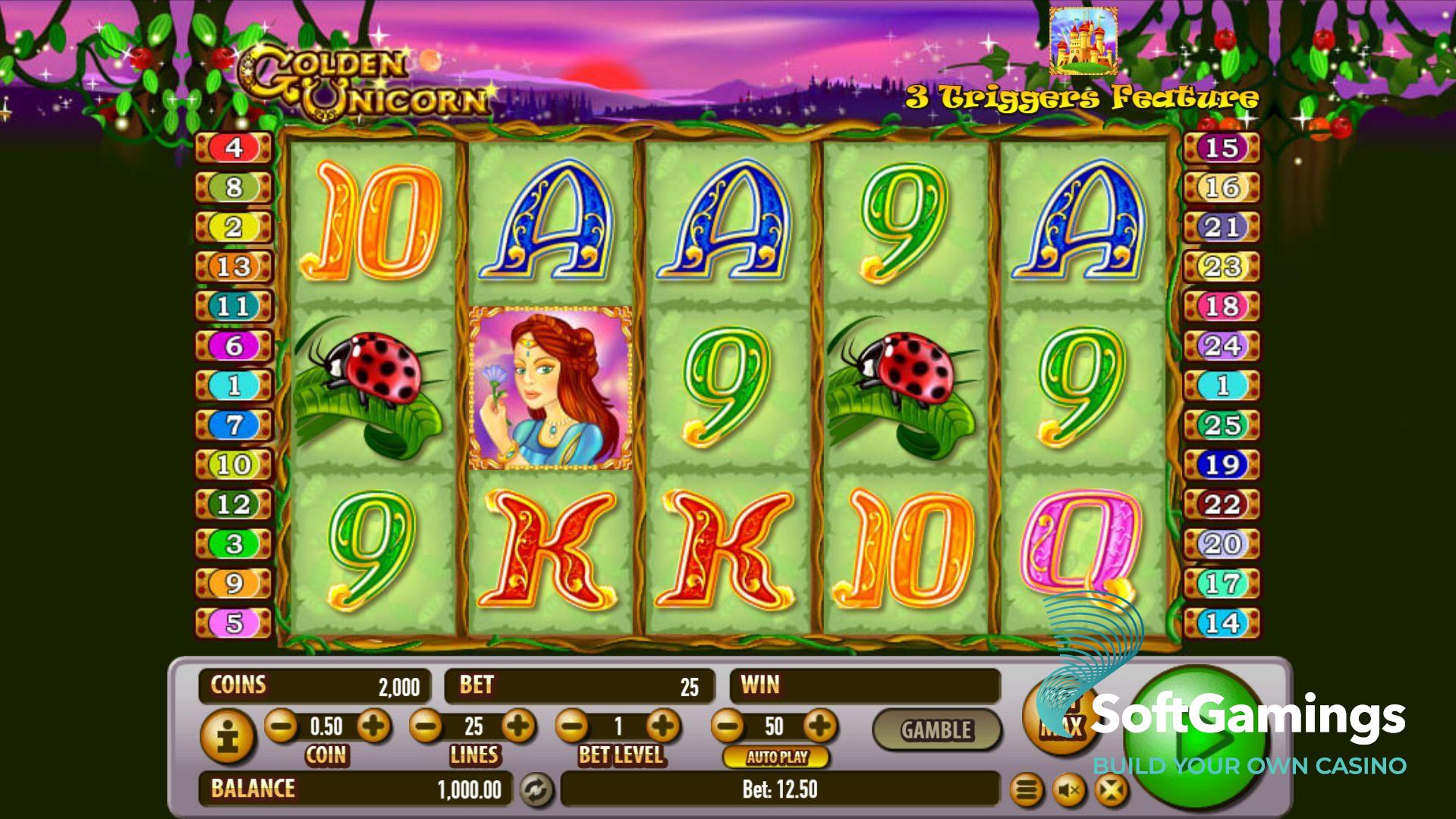The height and width of the screenshot is (819, 1456).
Task: Select payline 4 indicator
Action: click(x=234, y=147)
